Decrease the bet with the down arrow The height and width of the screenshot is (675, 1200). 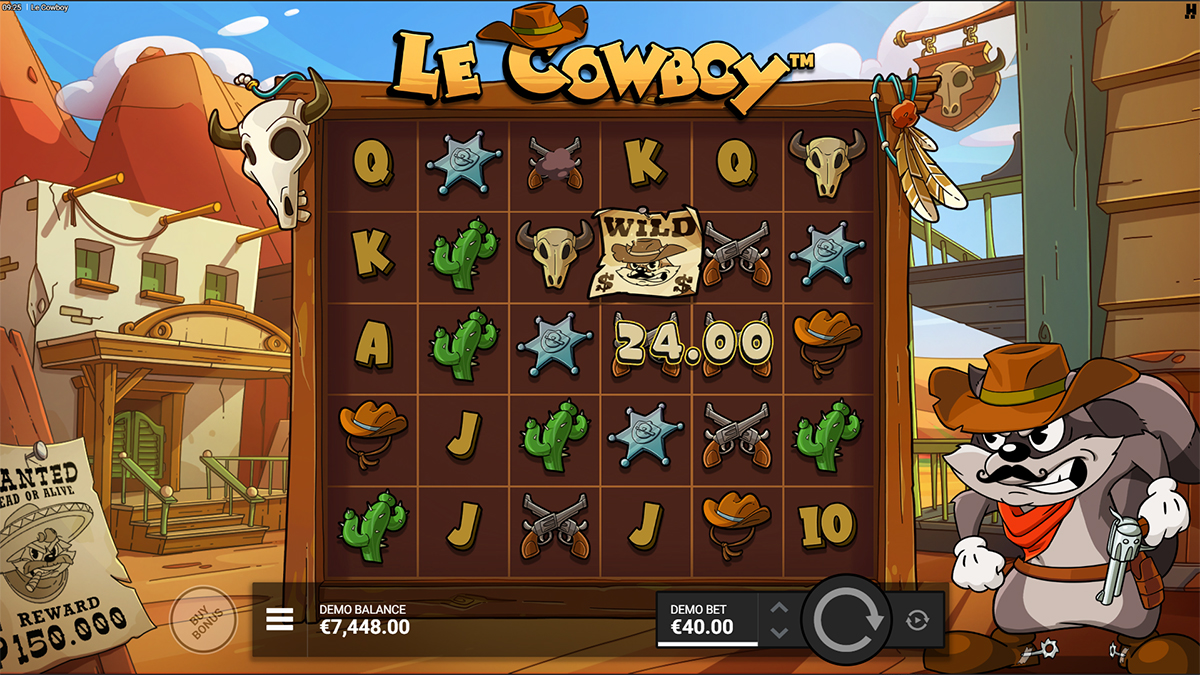pyautogui.click(x=780, y=632)
